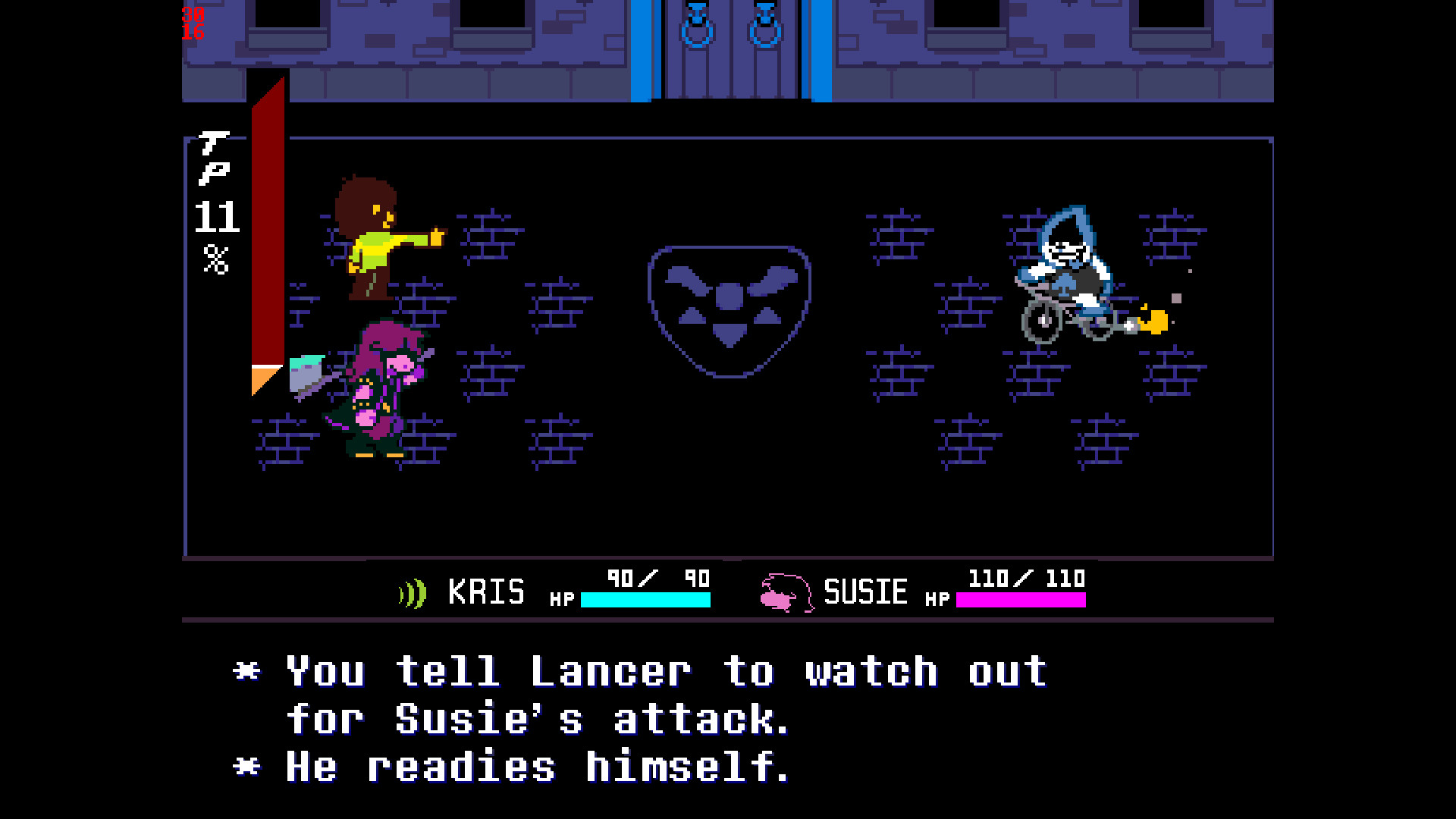
Task: Select the KRIS name label
Action: 485,593
